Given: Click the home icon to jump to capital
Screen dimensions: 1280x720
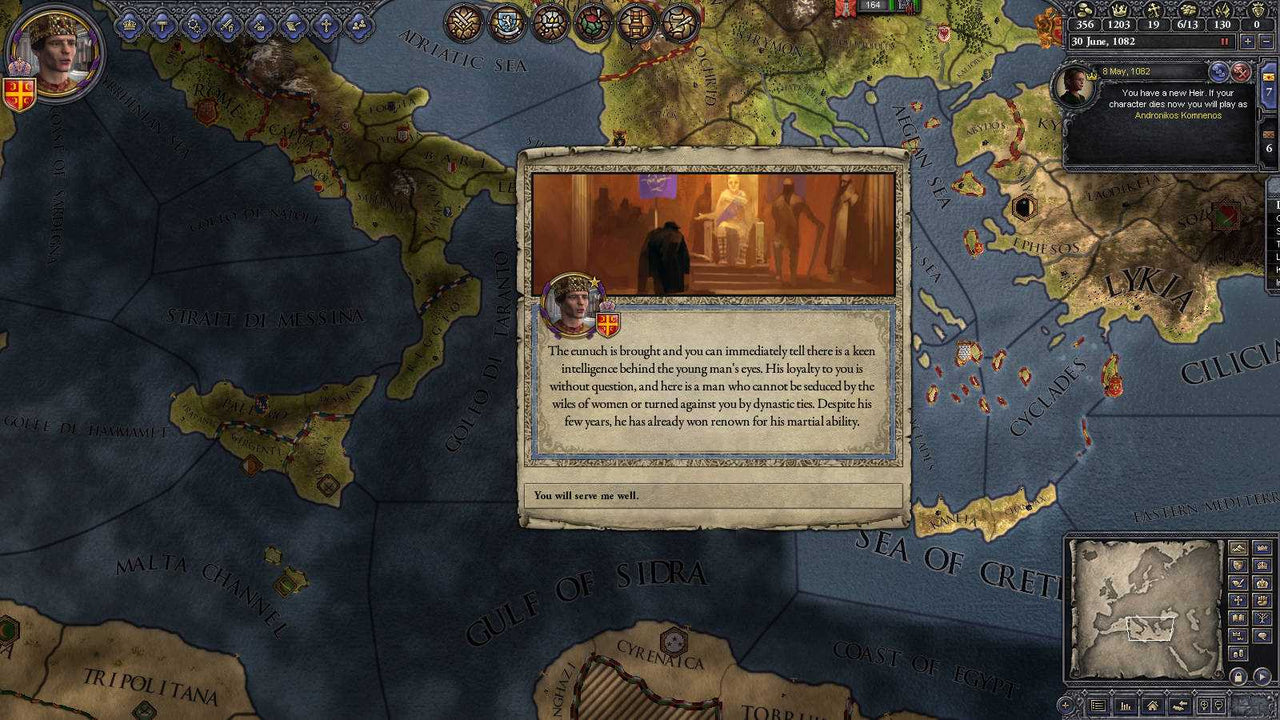Looking at the screenshot, I should pos(1153,704).
